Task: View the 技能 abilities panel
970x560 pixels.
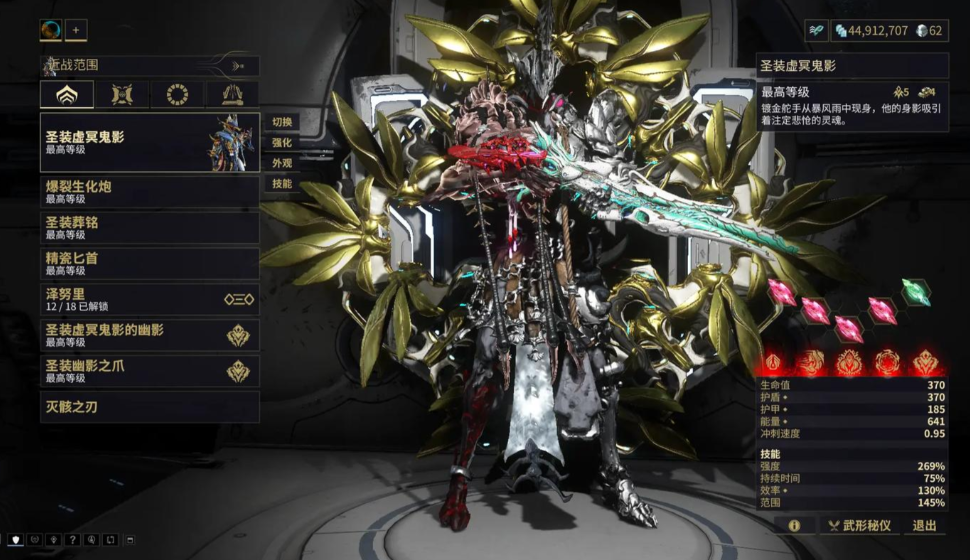Action: pos(282,184)
